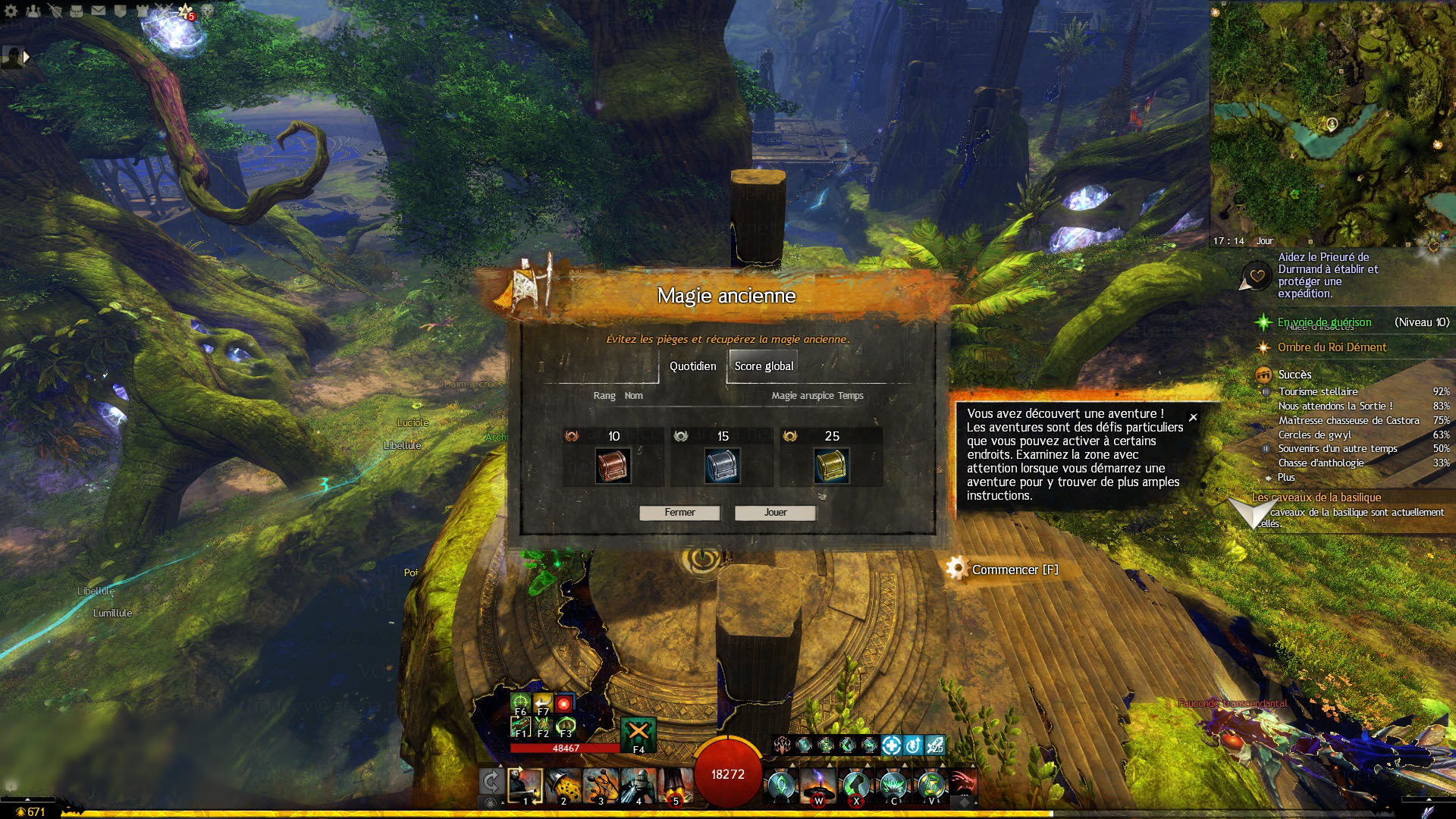Open the game menu gear icon

(x=11, y=11)
